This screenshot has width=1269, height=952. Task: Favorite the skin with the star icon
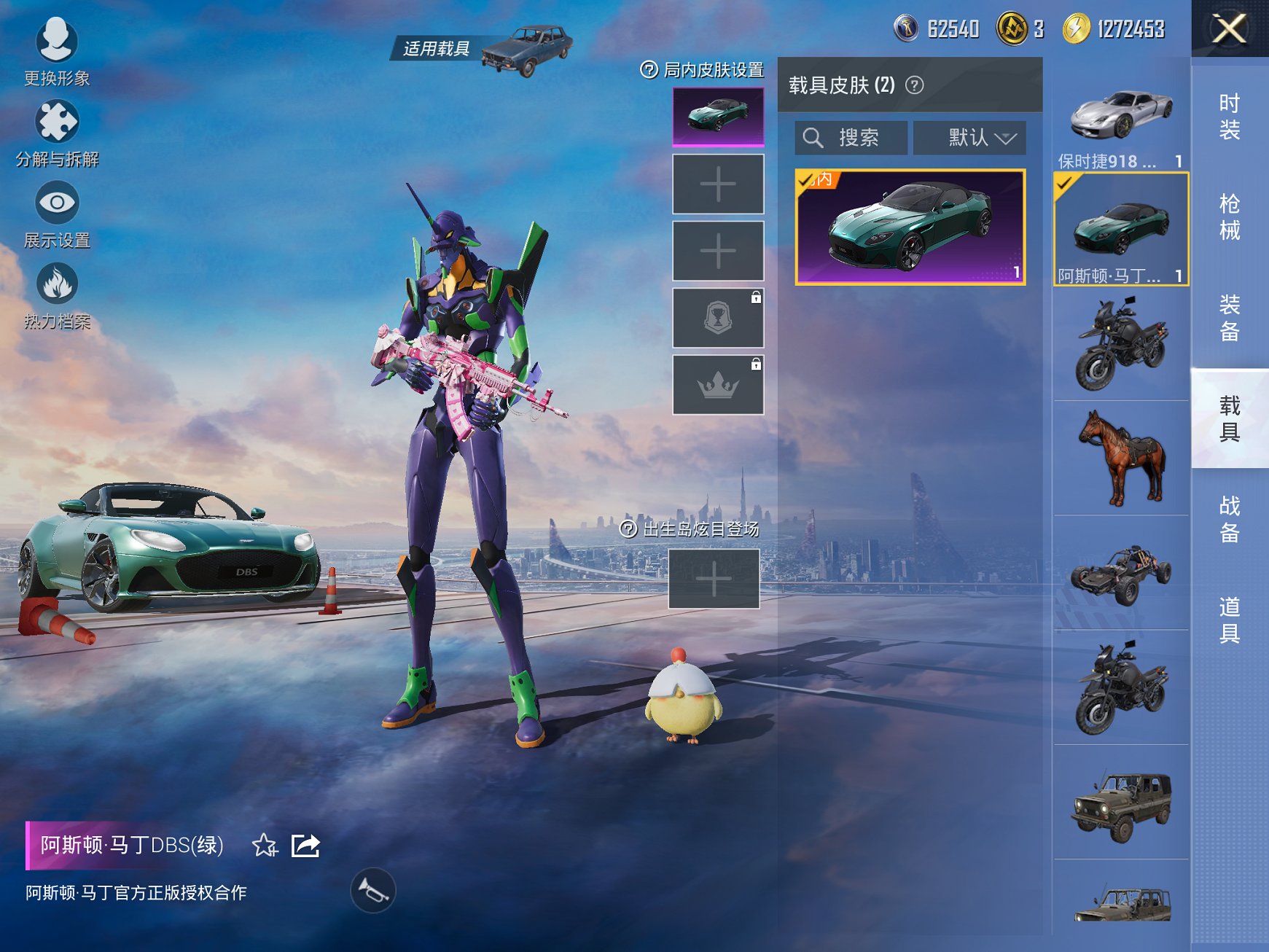(x=265, y=846)
